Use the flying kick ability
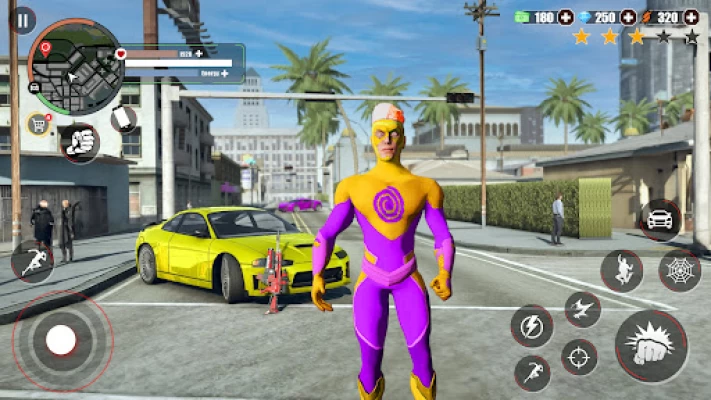This screenshot has width=711, height=400. (582, 309)
